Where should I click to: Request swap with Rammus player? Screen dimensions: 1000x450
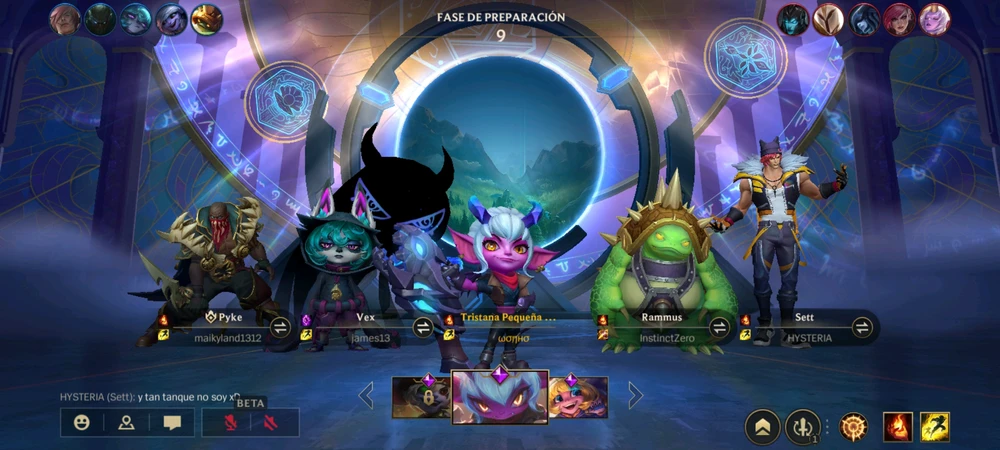click(x=719, y=327)
